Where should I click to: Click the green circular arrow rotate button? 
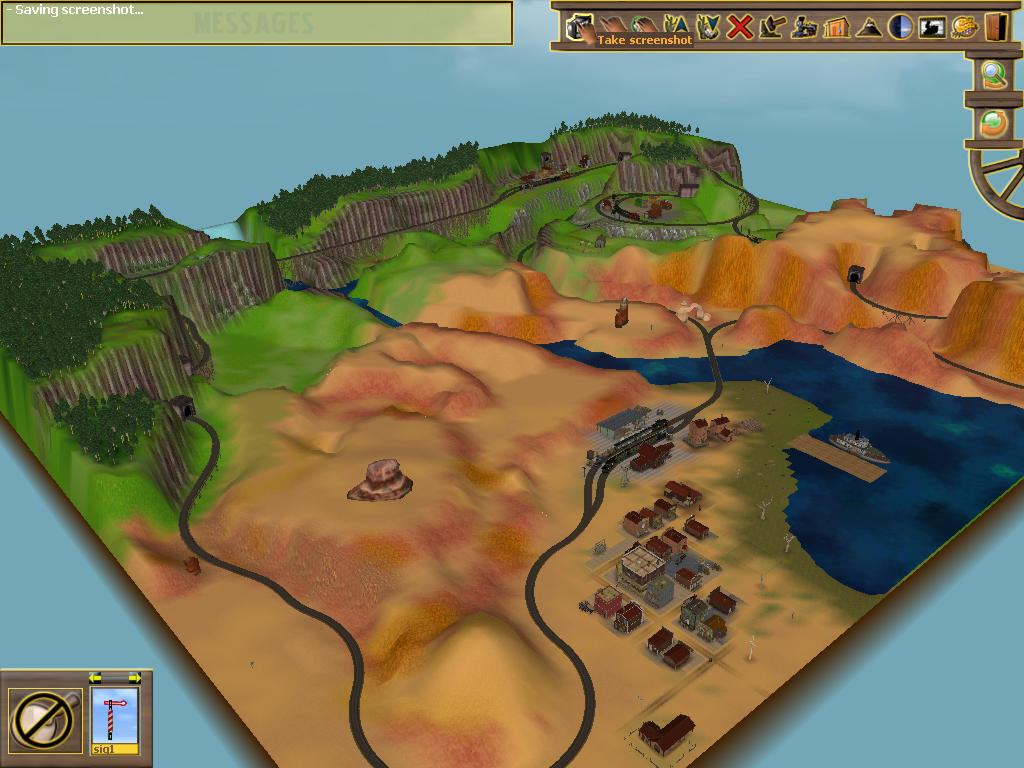click(993, 123)
